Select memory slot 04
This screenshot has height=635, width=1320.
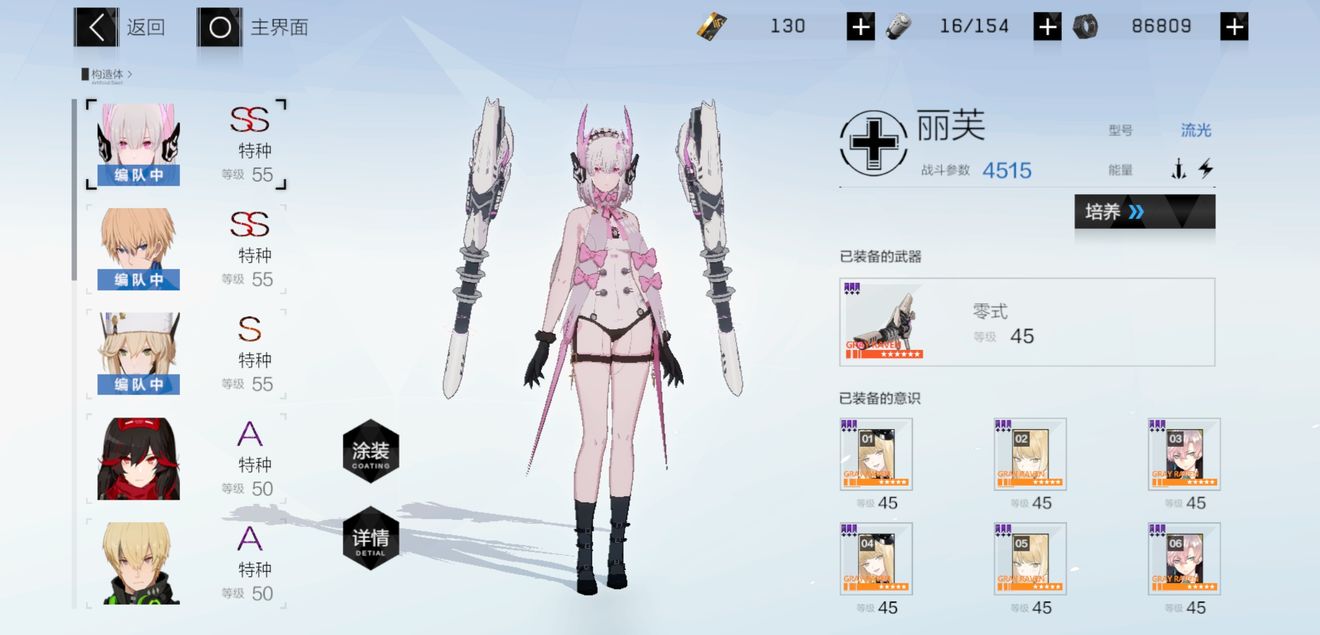point(876,559)
